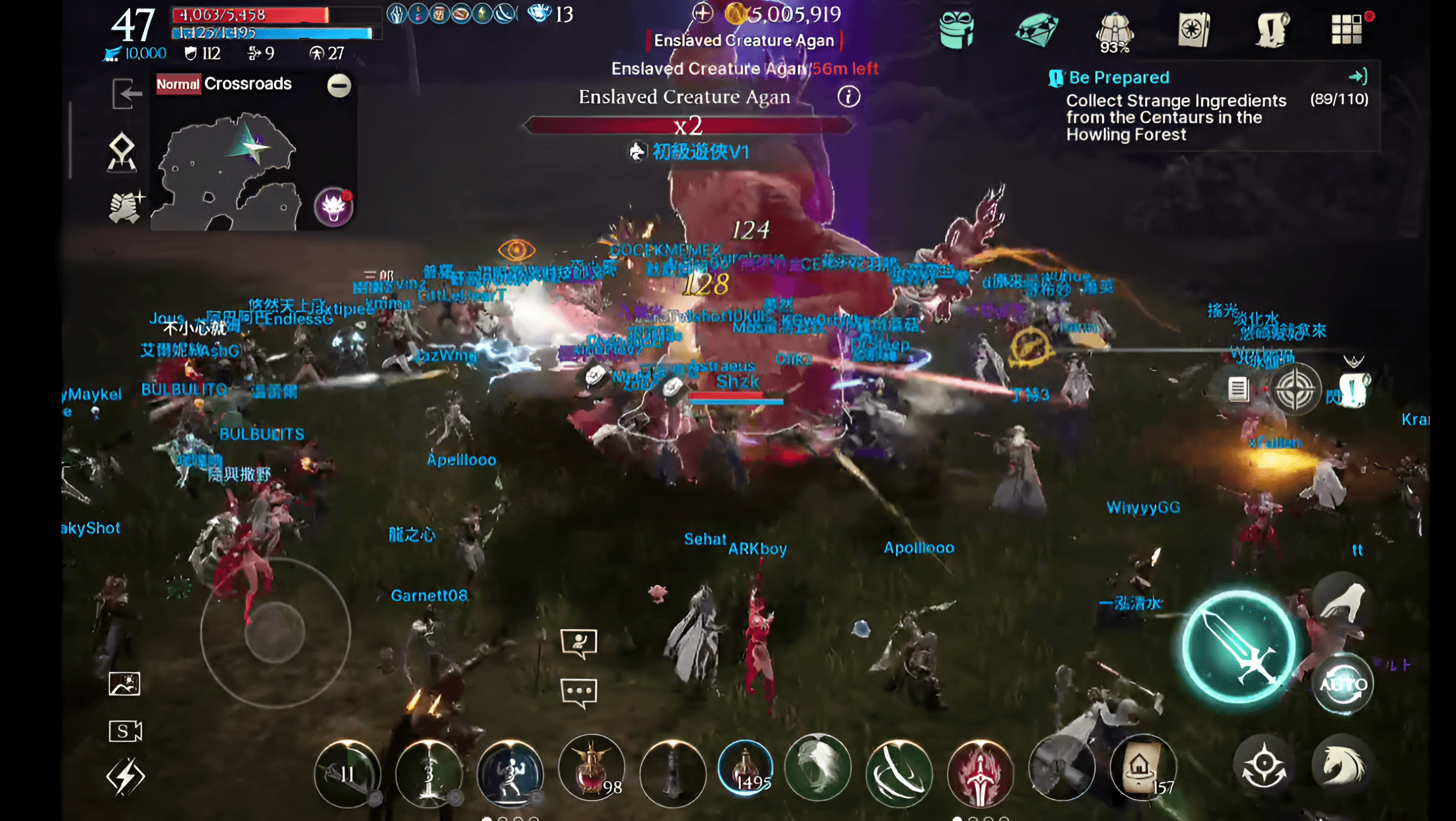Use the red HP potion showing 98

pos(590,767)
